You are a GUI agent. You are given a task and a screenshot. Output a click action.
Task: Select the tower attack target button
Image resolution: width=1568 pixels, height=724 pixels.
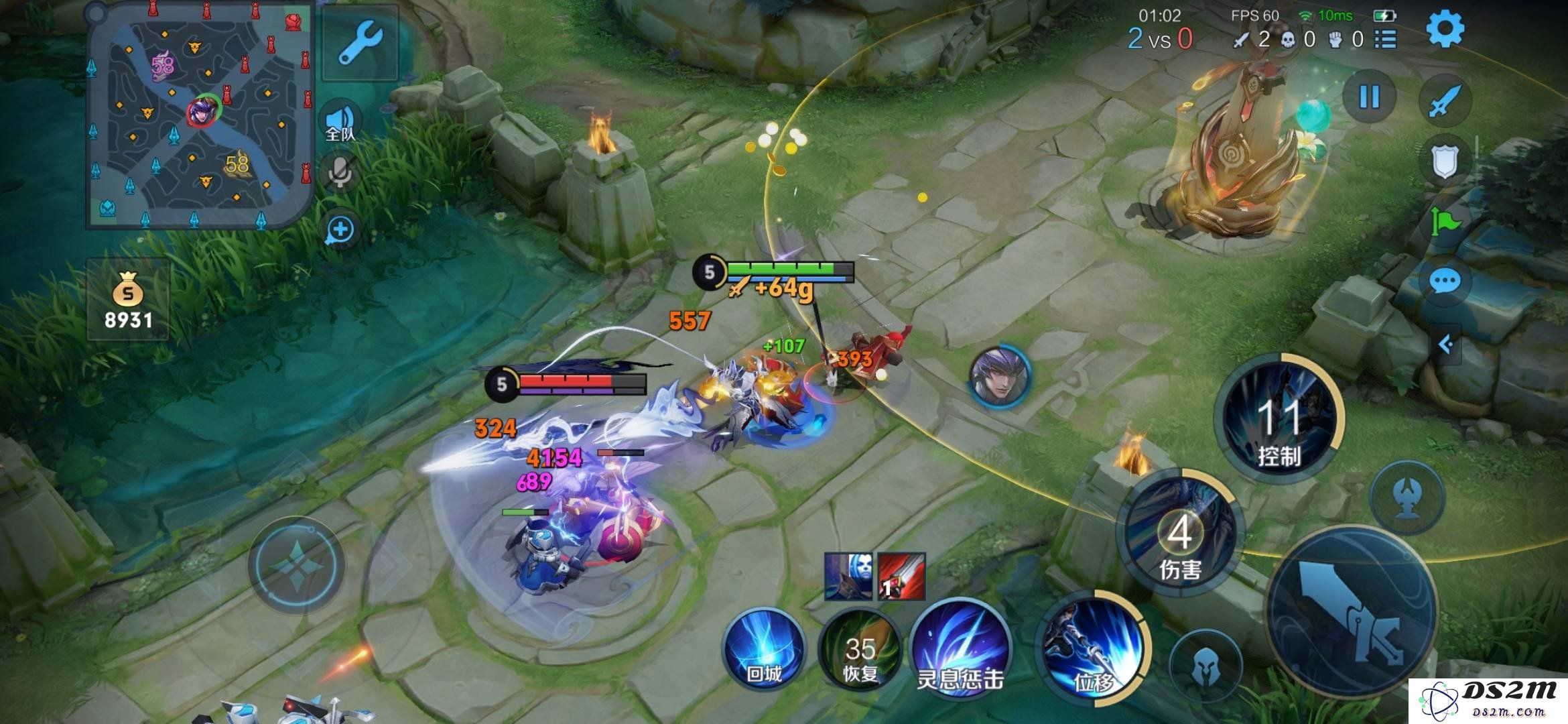pos(1407,497)
